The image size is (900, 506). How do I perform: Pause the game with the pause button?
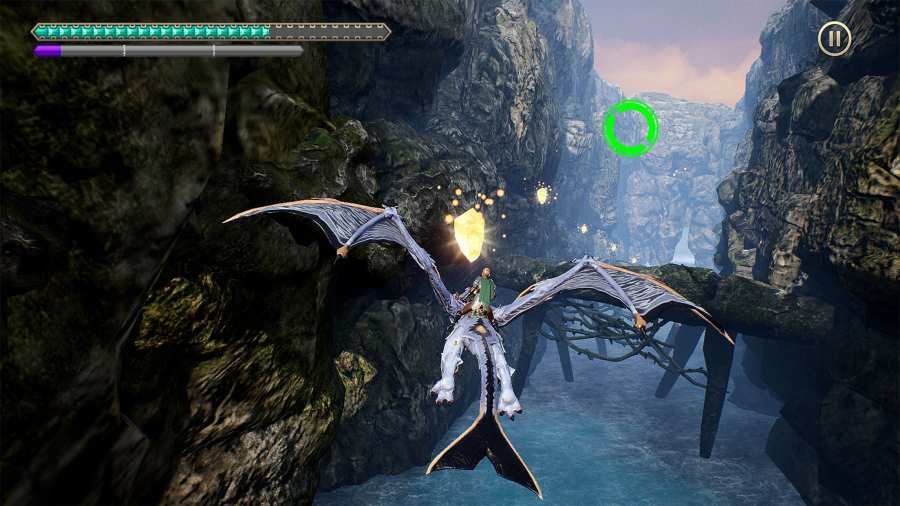pos(834,39)
